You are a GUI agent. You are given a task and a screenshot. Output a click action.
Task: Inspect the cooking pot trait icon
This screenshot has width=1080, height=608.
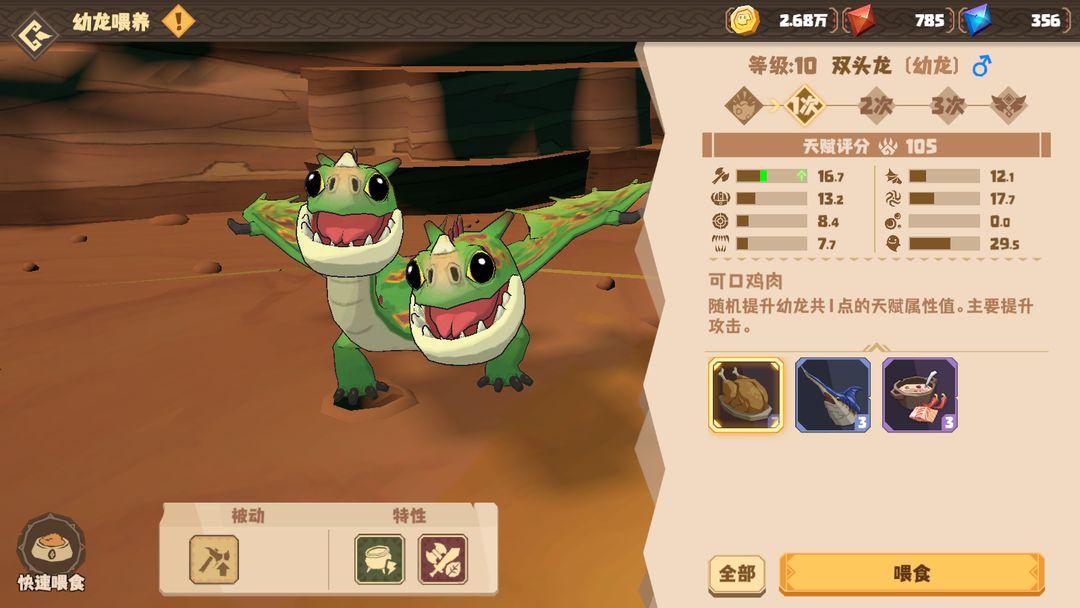[x=380, y=560]
